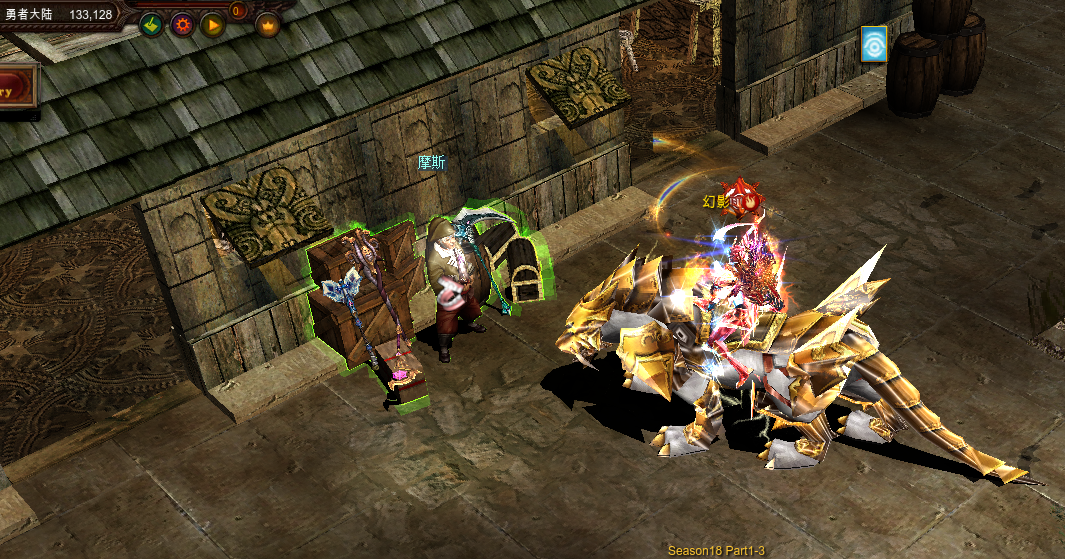Click the partially visible red button on left edge
This screenshot has height=559, width=1065.
(x=17, y=90)
